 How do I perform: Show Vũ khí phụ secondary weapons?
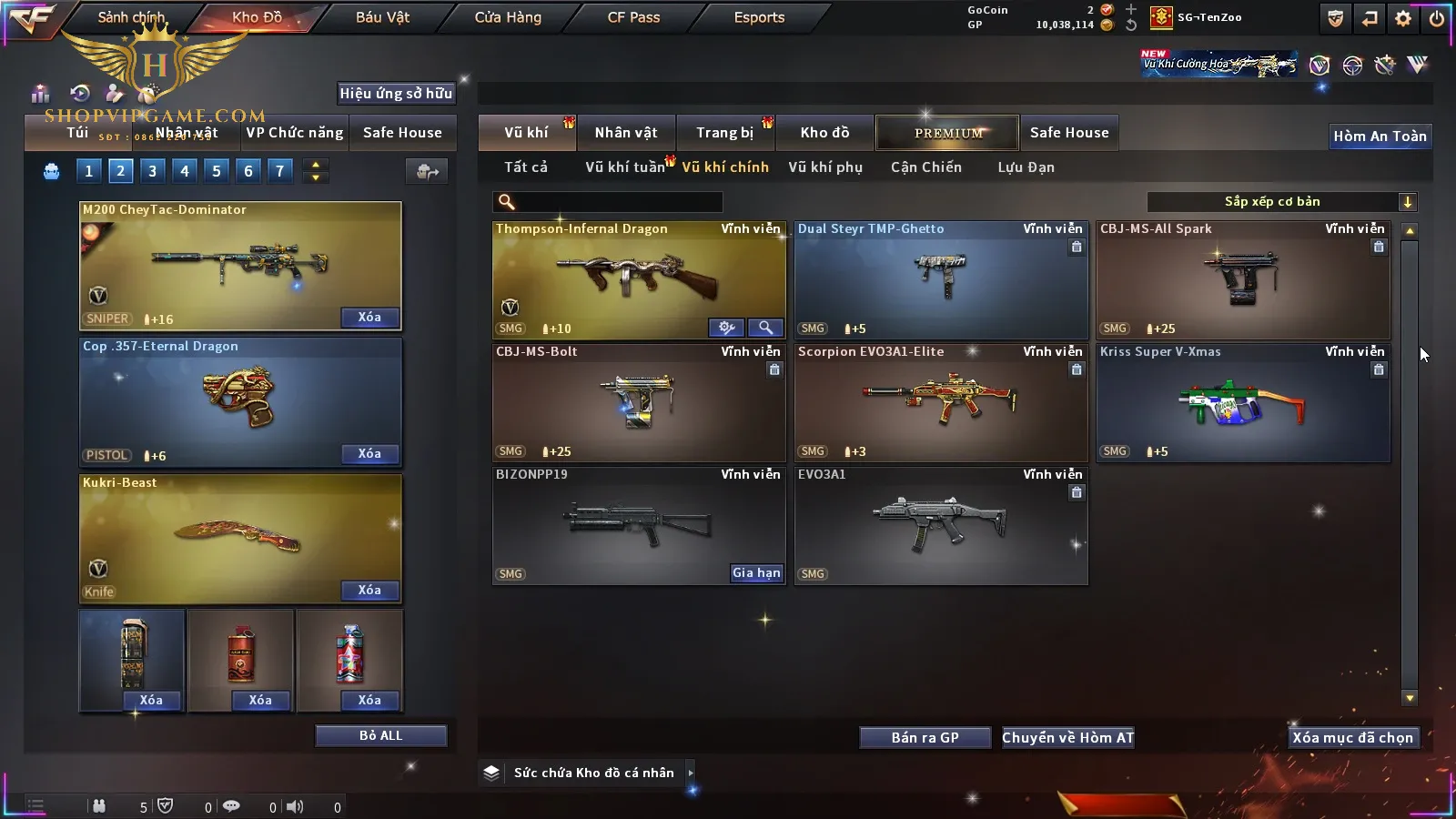[x=825, y=167]
